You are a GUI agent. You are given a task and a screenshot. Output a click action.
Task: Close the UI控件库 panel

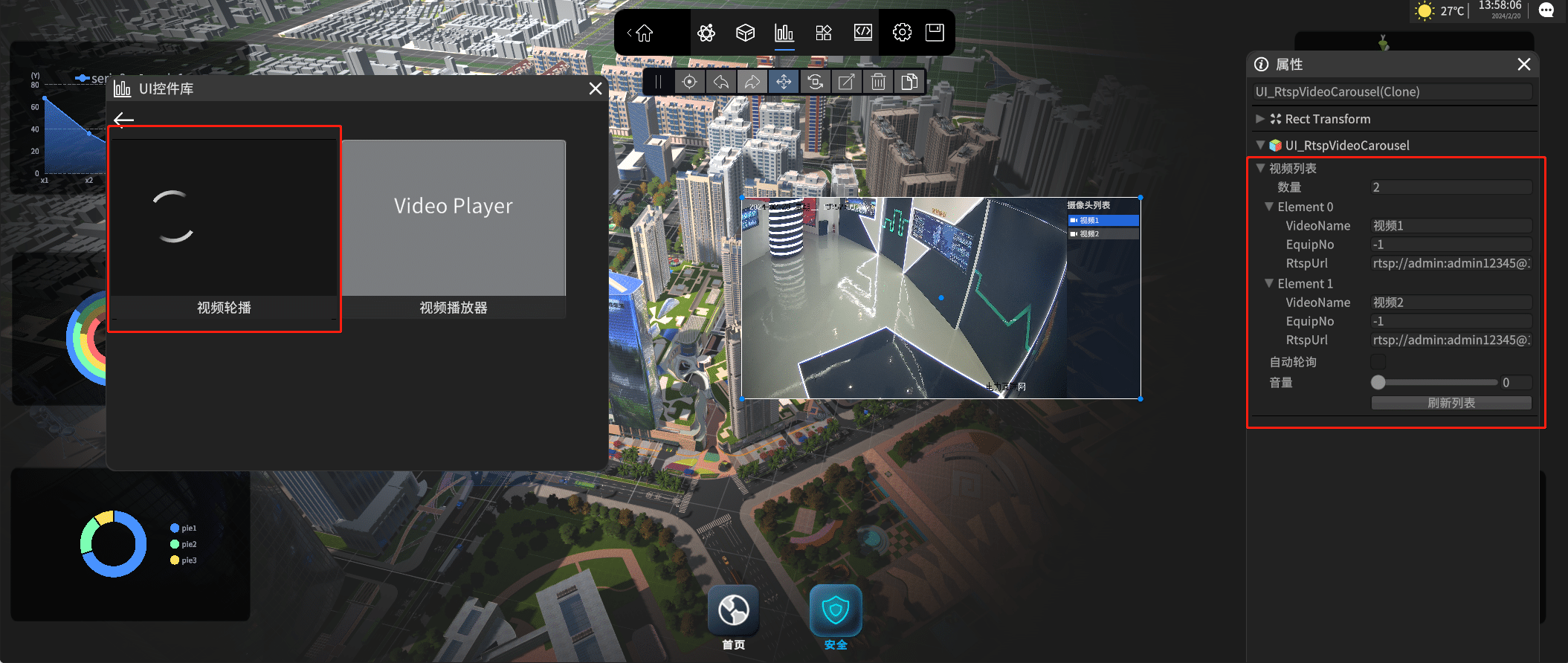click(595, 89)
